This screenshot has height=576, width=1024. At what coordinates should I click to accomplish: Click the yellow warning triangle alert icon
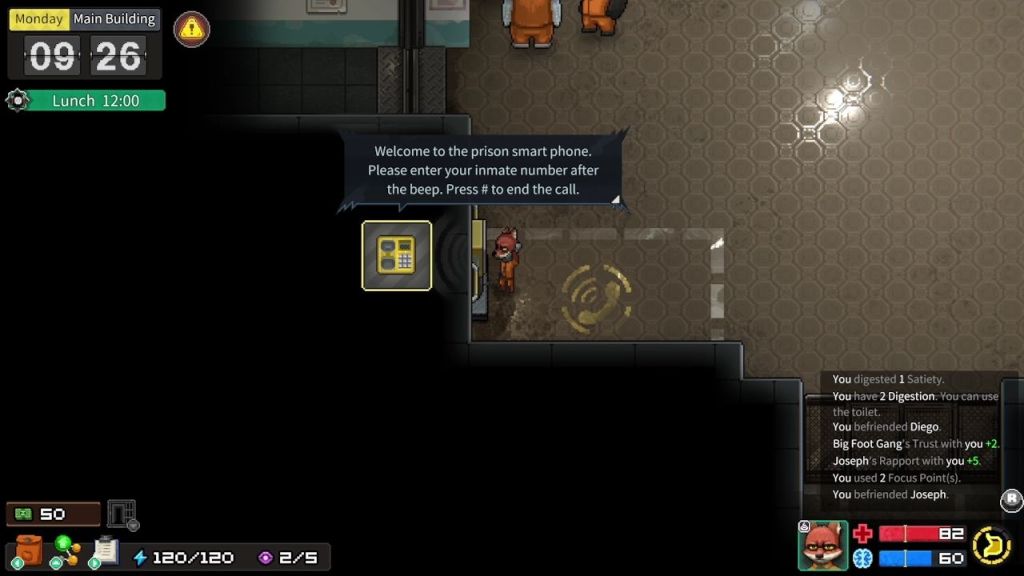(x=192, y=29)
